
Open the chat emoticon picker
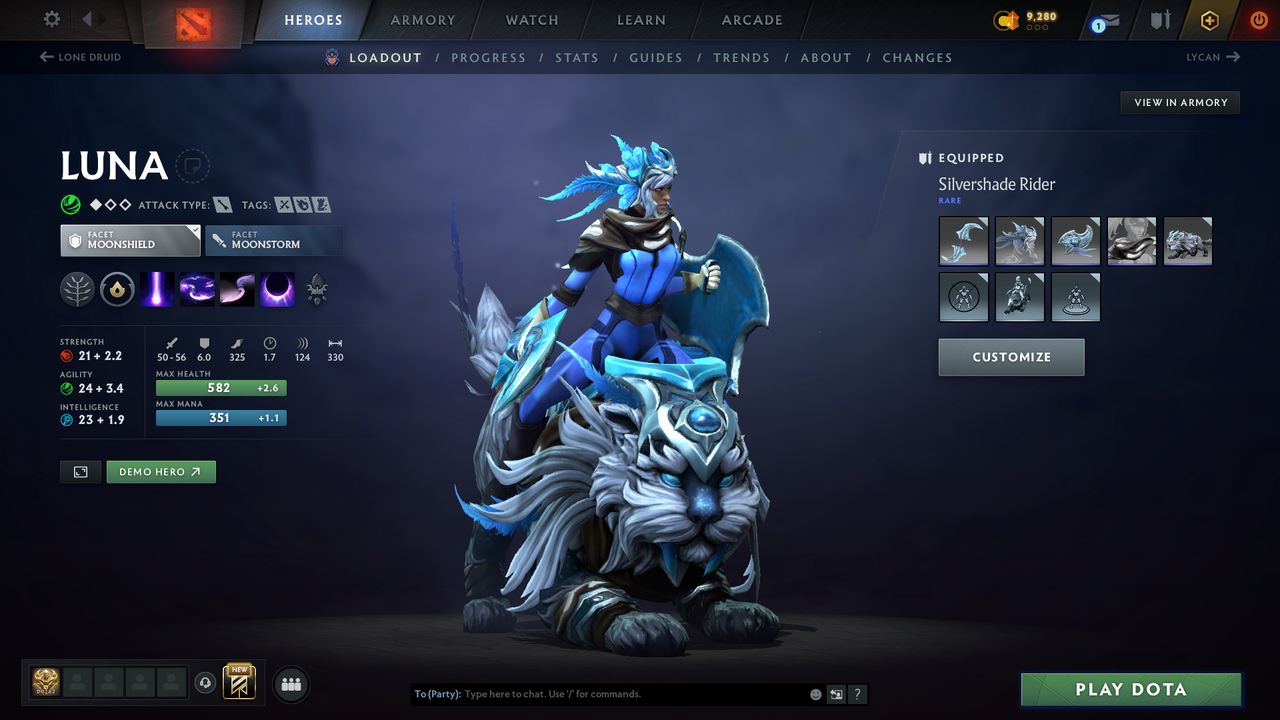tap(814, 693)
